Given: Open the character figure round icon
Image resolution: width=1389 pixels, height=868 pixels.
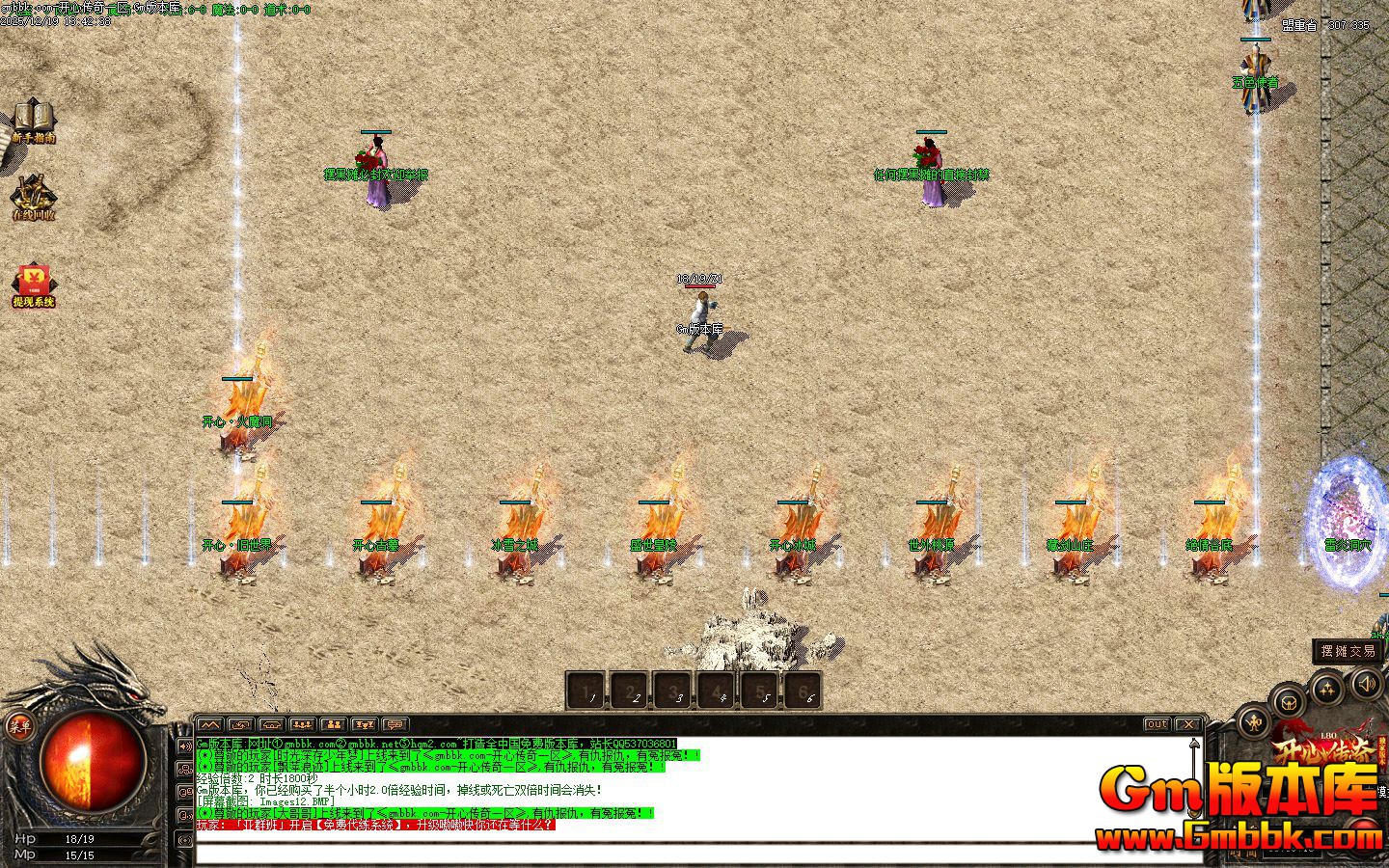Looking at the screenshot, I should point(1254,719).
